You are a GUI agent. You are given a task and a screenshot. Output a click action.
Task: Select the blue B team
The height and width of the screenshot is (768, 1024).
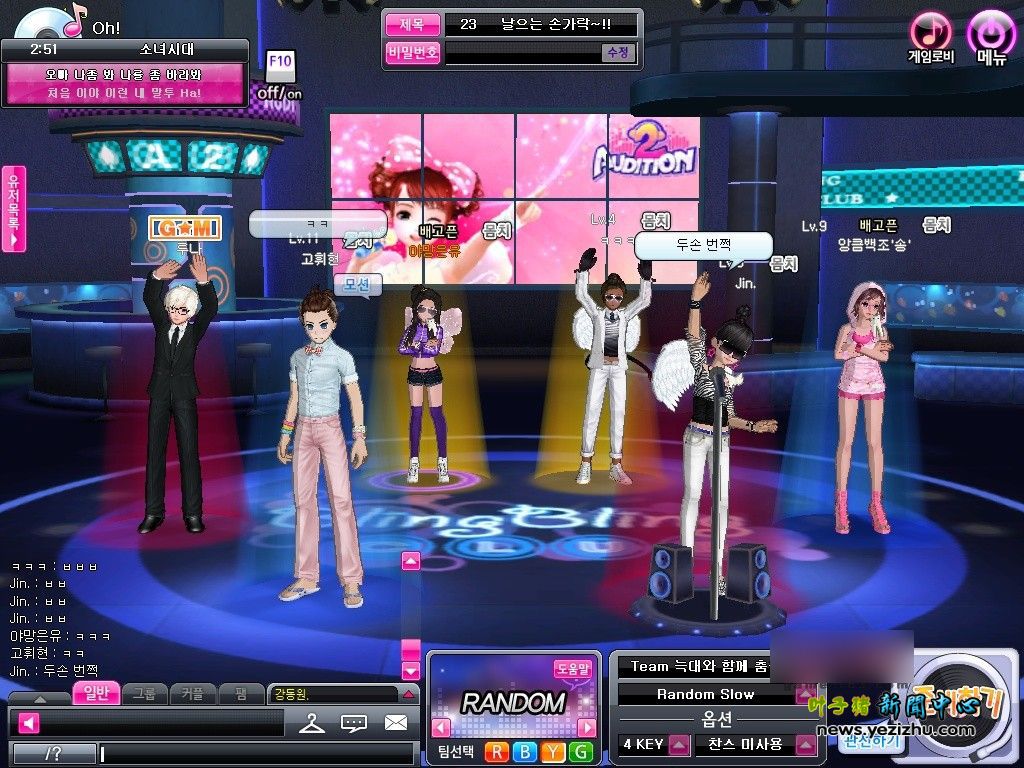click(x=523, y=752)
